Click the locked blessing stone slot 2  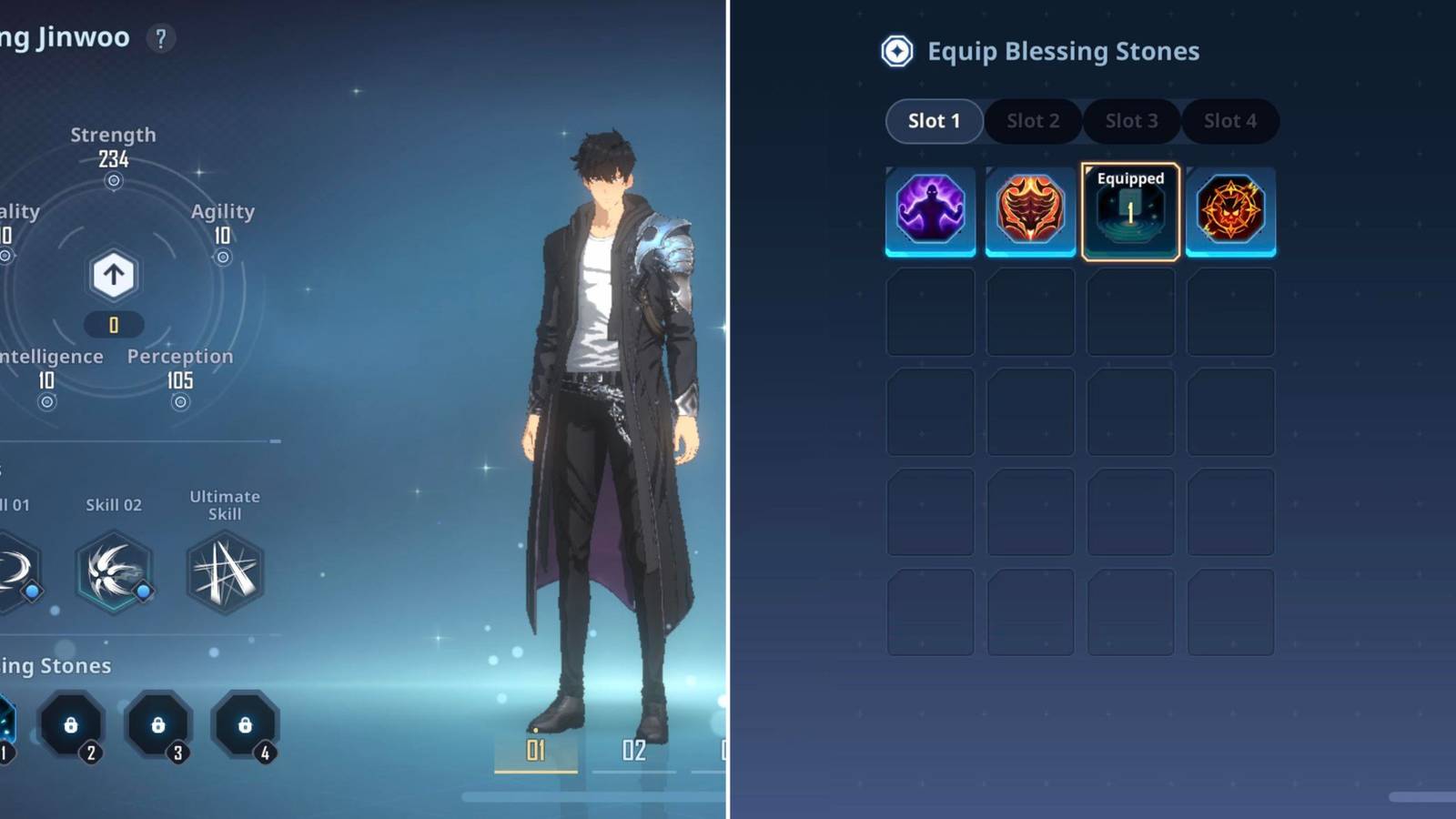(73, 726)
